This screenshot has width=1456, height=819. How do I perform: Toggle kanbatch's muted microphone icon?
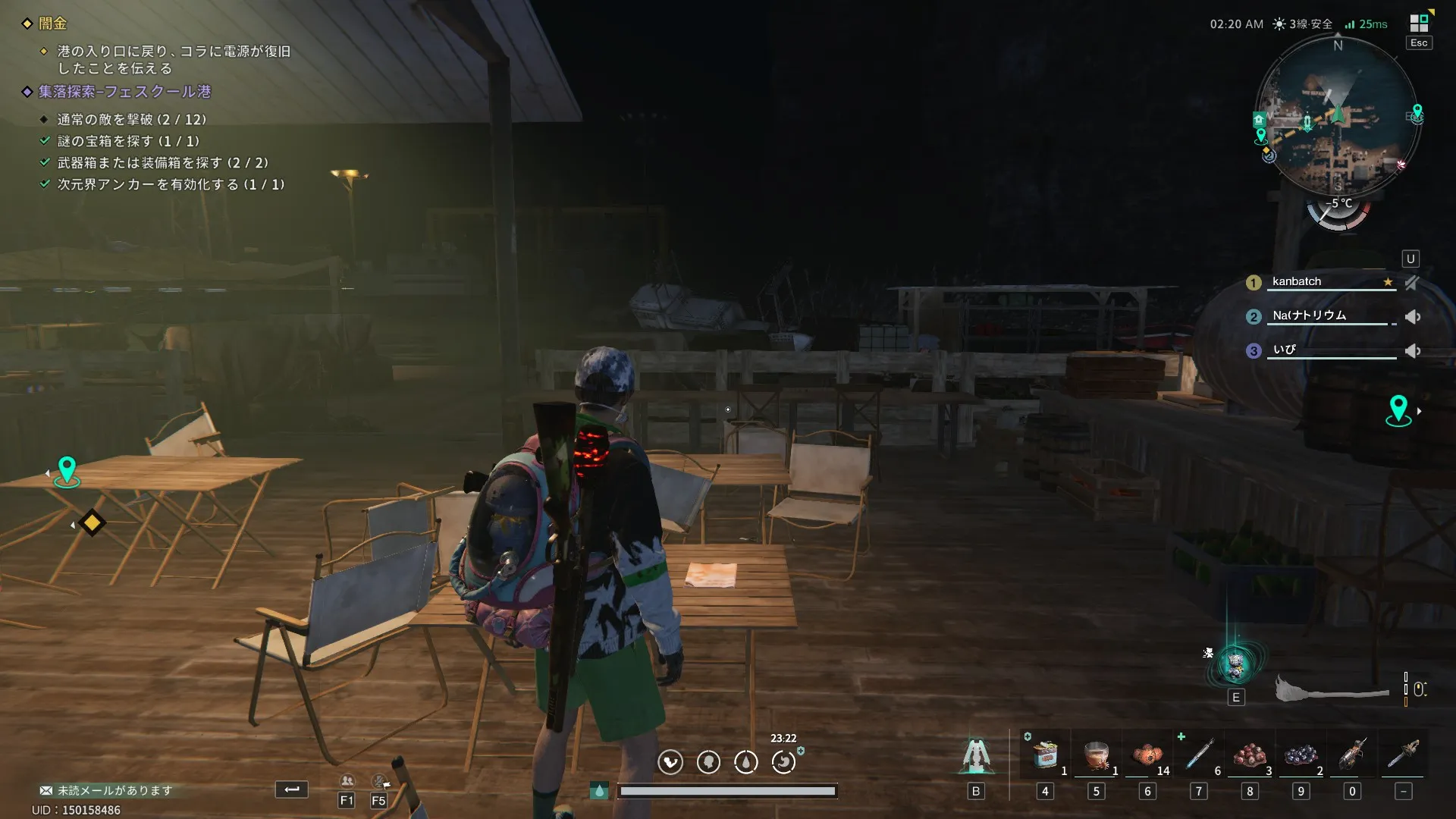click(x=1411, y=283)
